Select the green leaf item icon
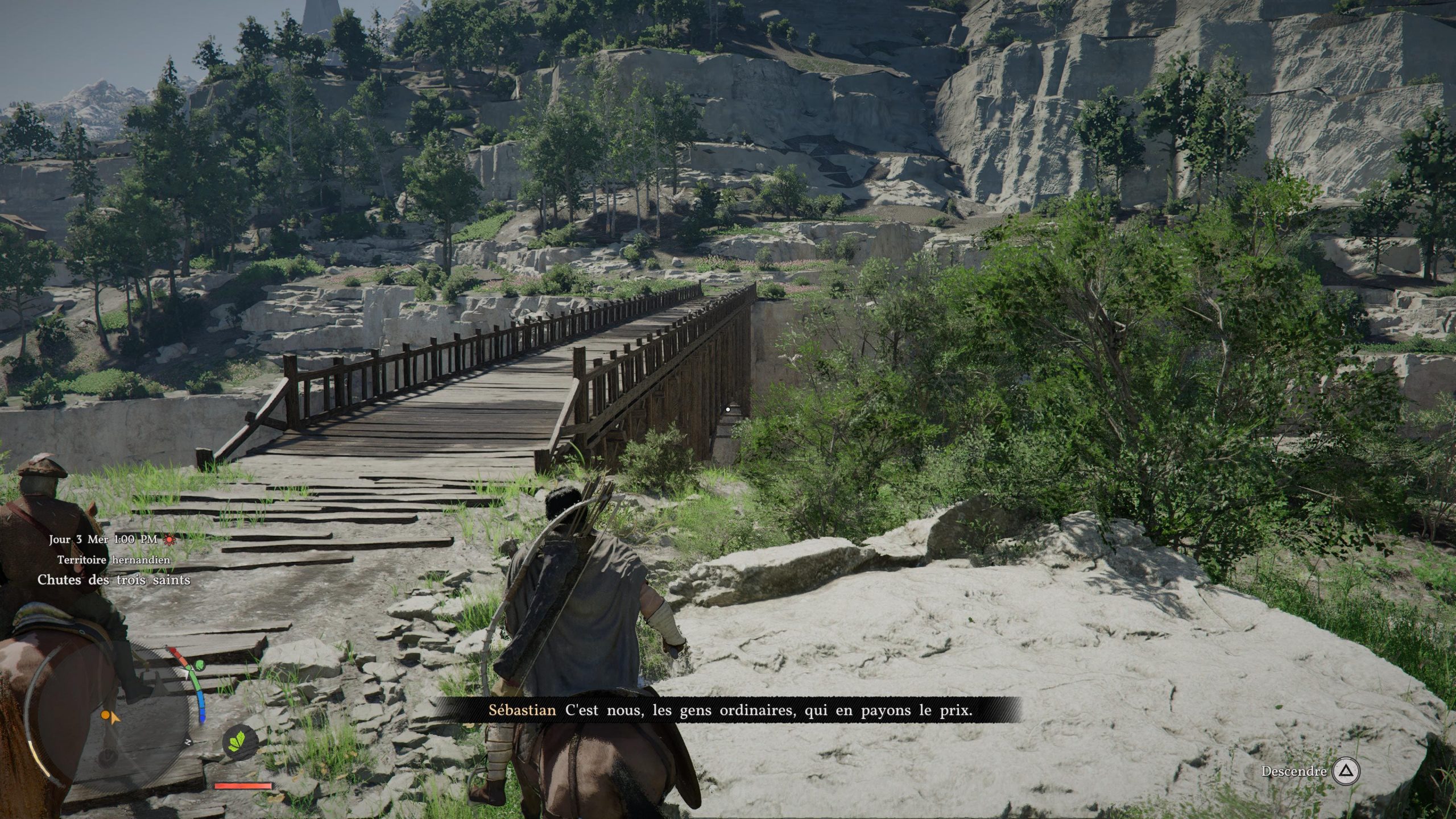This screenshot has width=1456, height=819. point(240,741)
